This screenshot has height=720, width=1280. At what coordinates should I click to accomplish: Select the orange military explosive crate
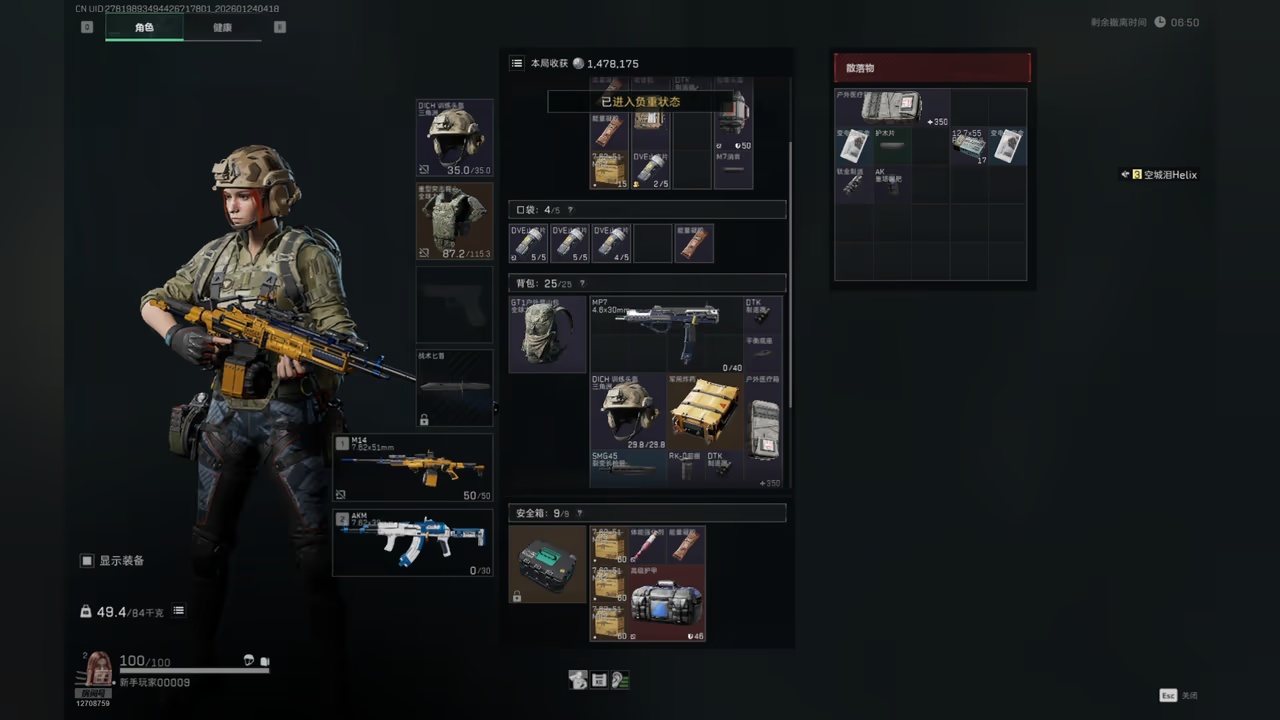pos(705,411)
